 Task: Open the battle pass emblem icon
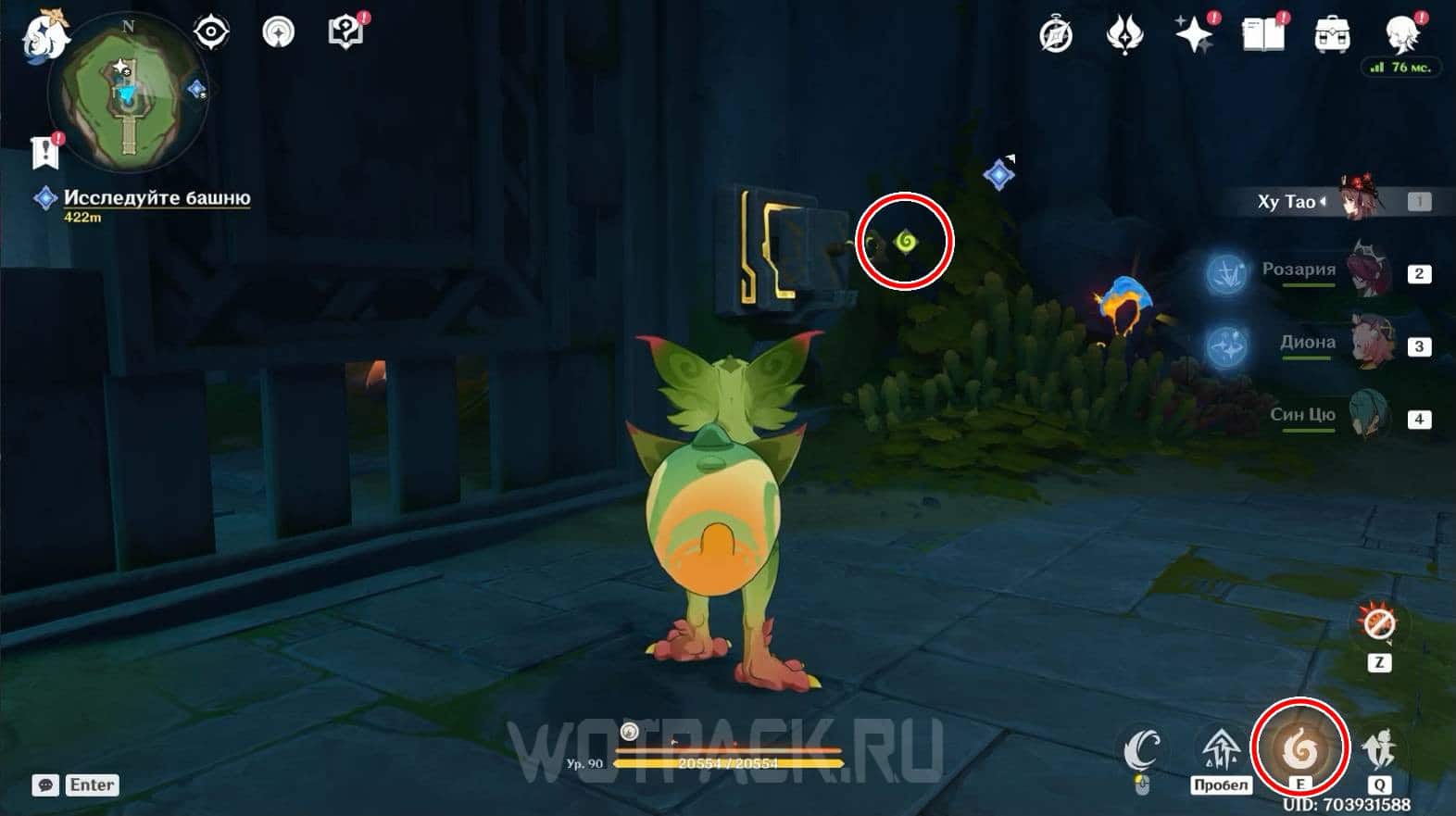[1124, 35]
